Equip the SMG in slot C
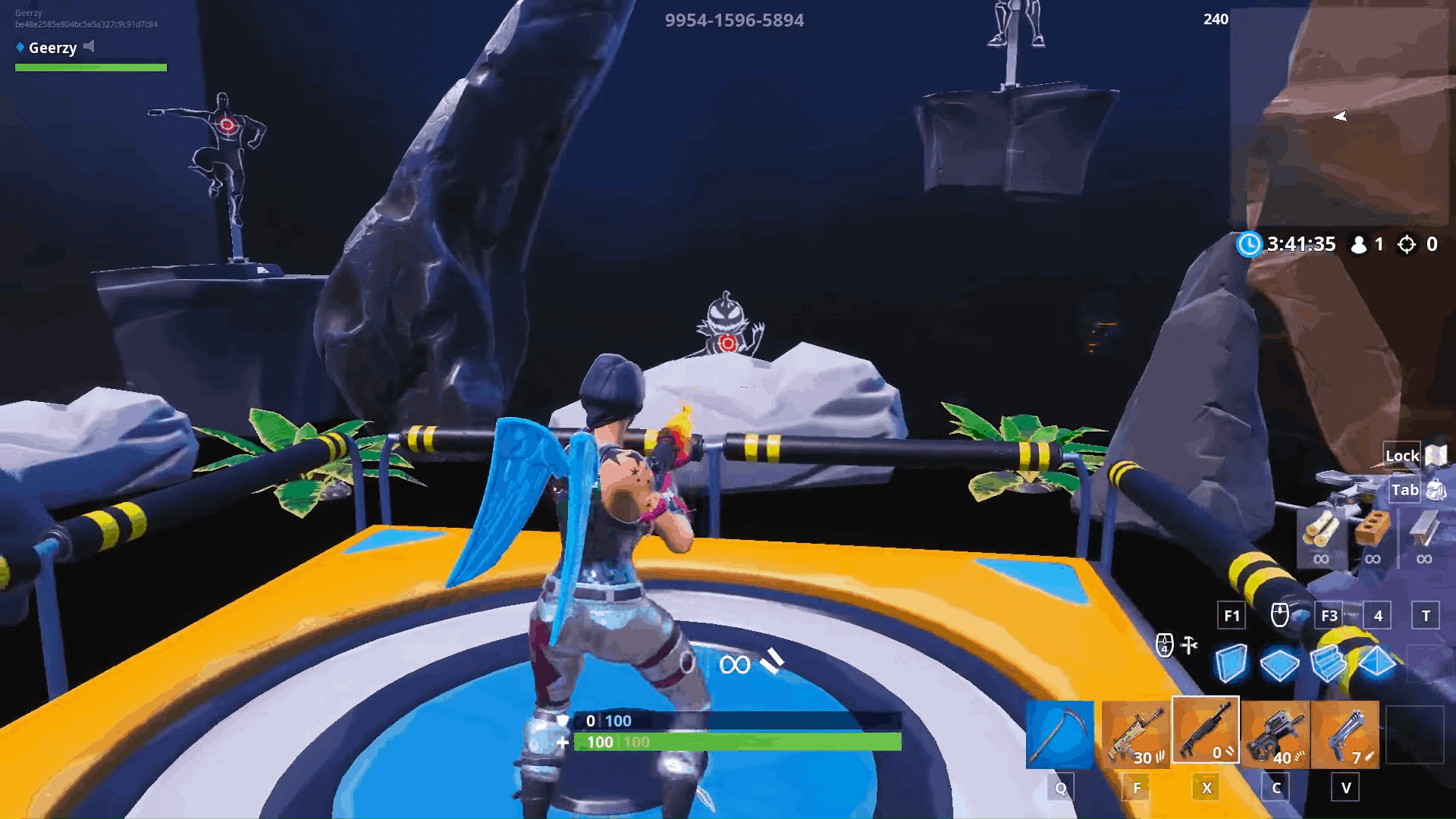 (1275, 730)
